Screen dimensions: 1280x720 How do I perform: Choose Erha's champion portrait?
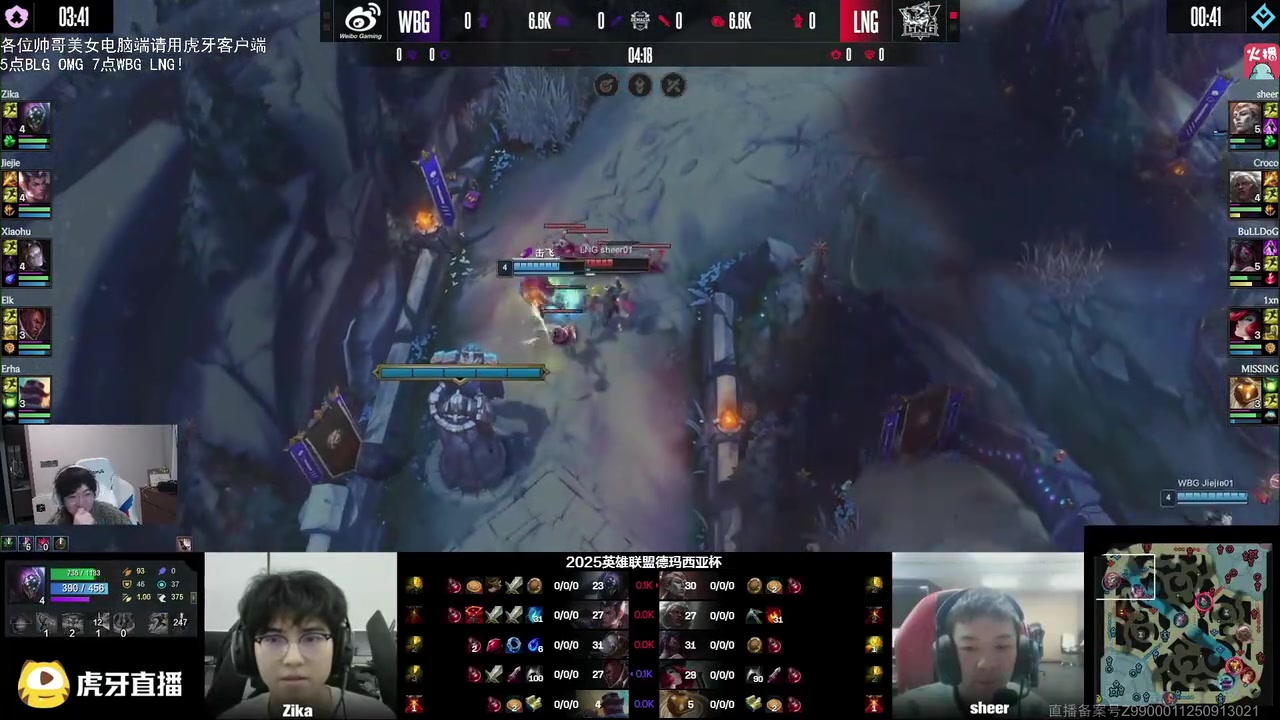click(35, 393)
